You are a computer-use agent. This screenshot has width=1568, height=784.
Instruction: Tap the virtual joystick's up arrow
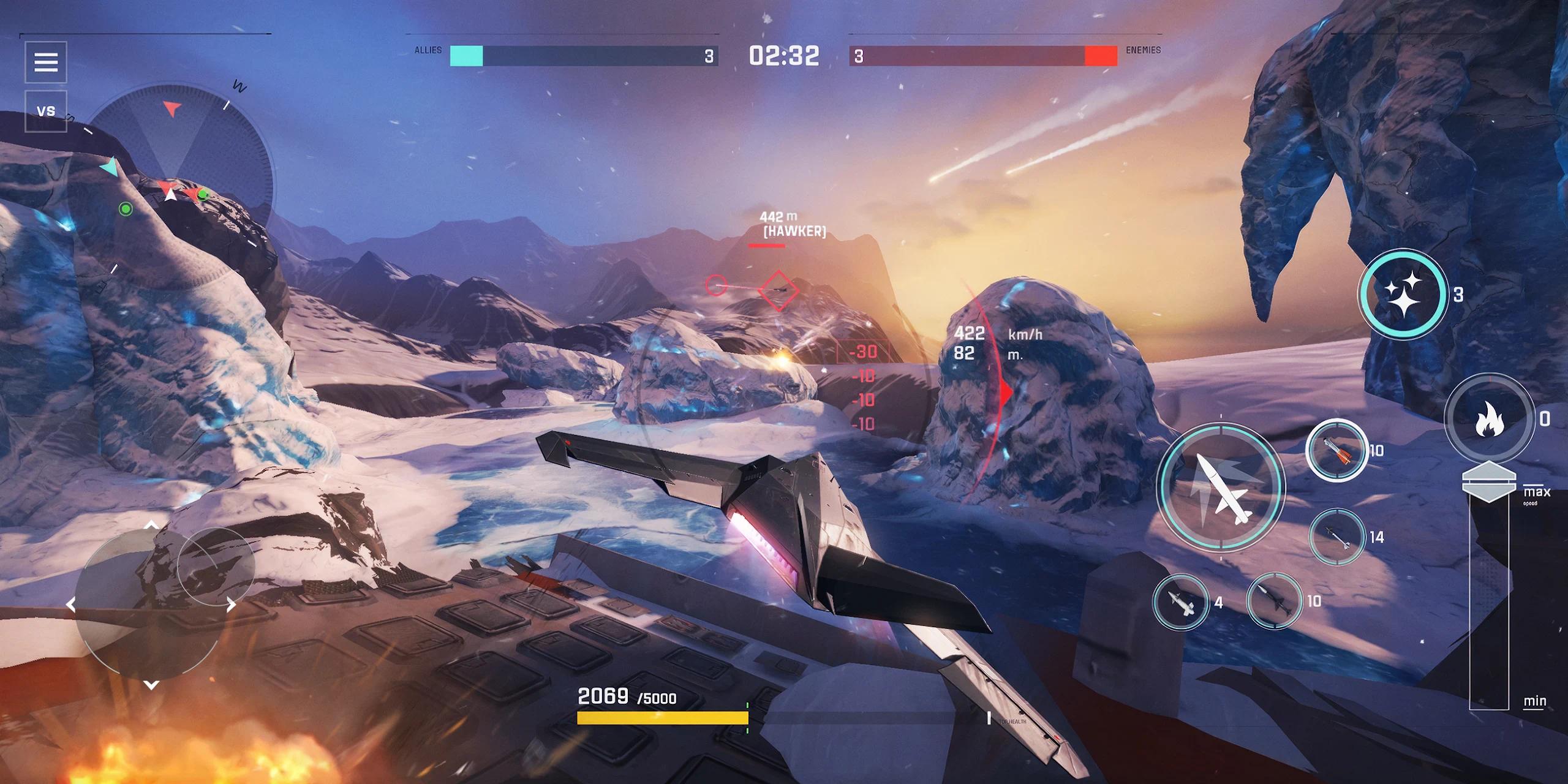[x=151, y=526]
